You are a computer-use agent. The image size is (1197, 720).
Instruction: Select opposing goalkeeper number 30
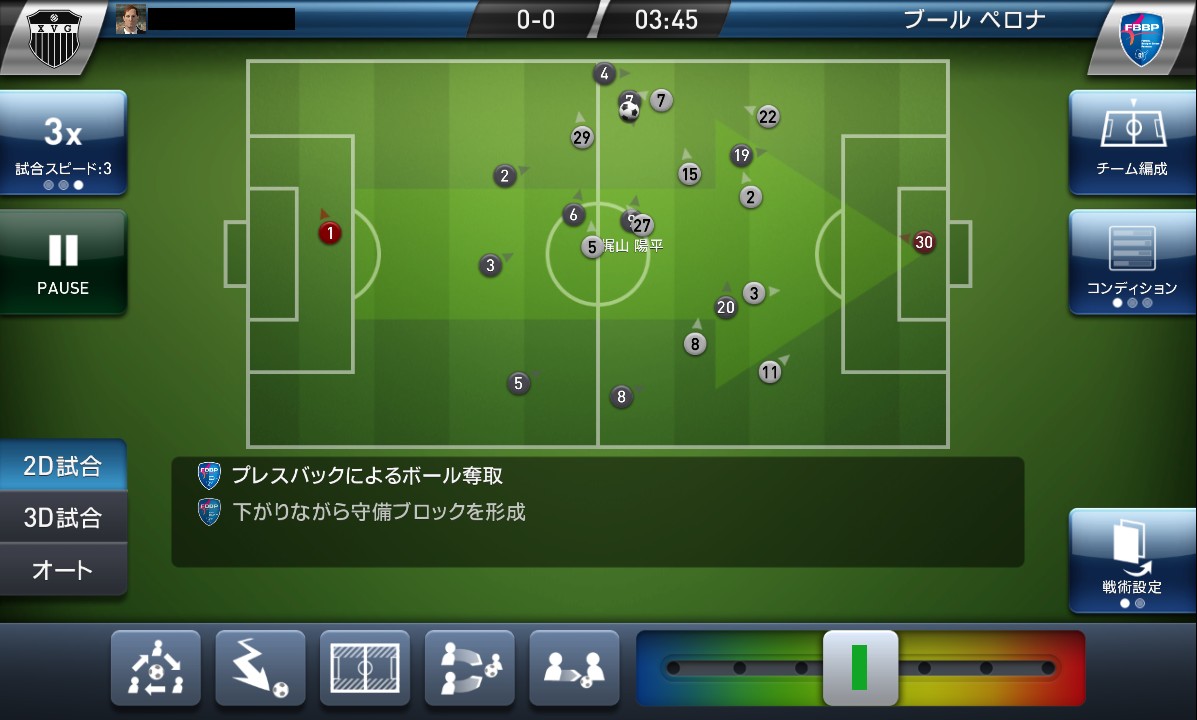coord(924,242)
